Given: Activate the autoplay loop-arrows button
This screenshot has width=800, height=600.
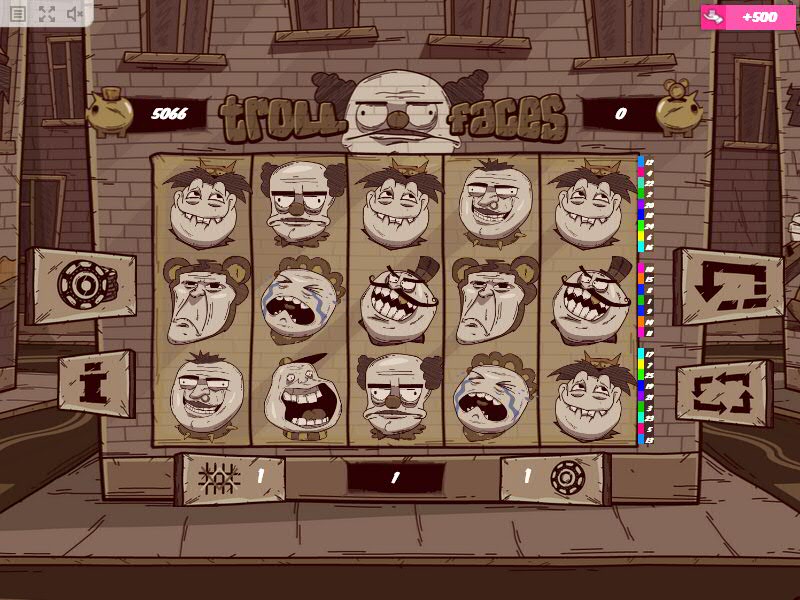Looking at the screenshot, I should click(x=726, y=391).
